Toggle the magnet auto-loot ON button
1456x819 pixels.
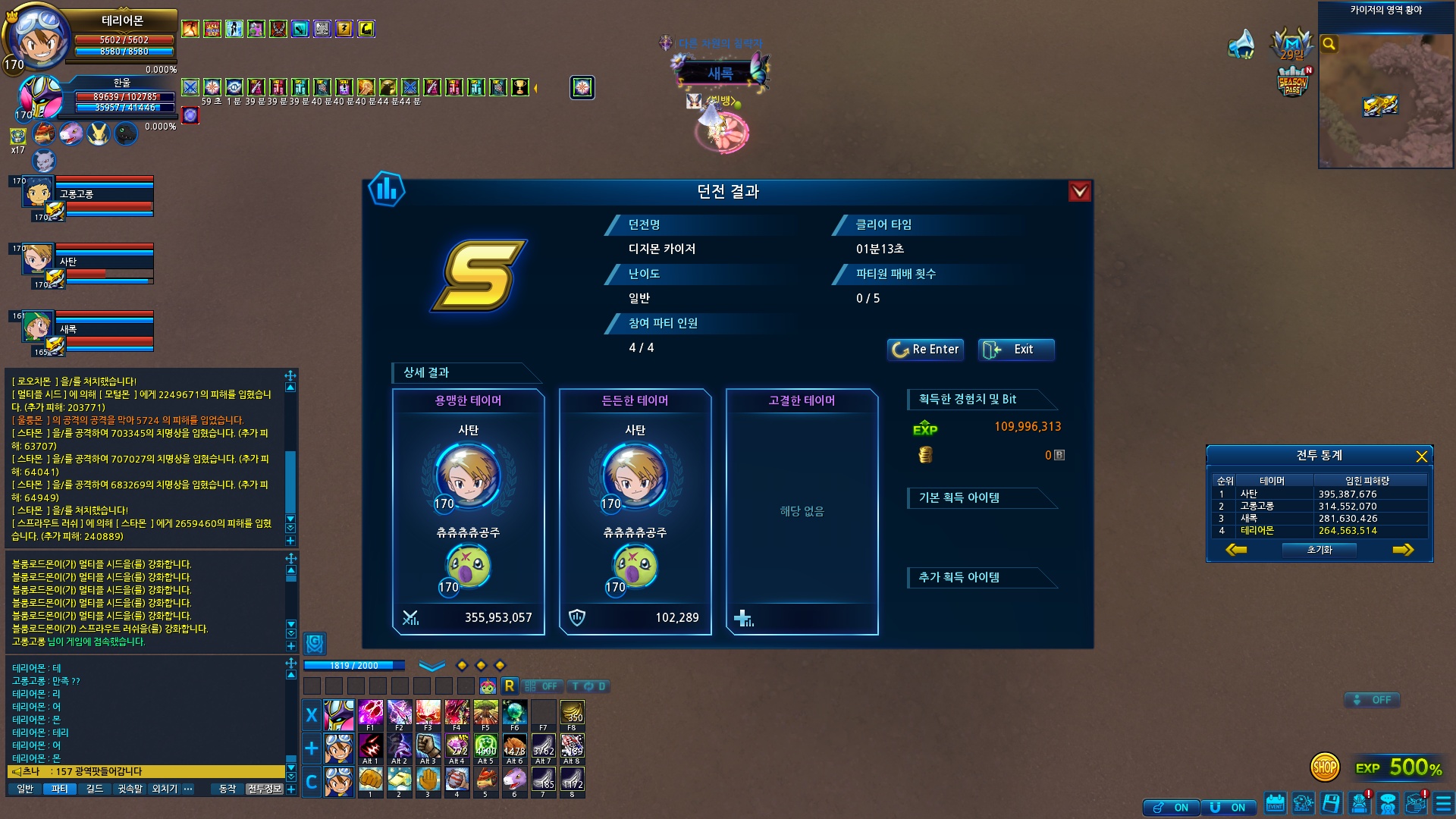(x=1228, y=808)
